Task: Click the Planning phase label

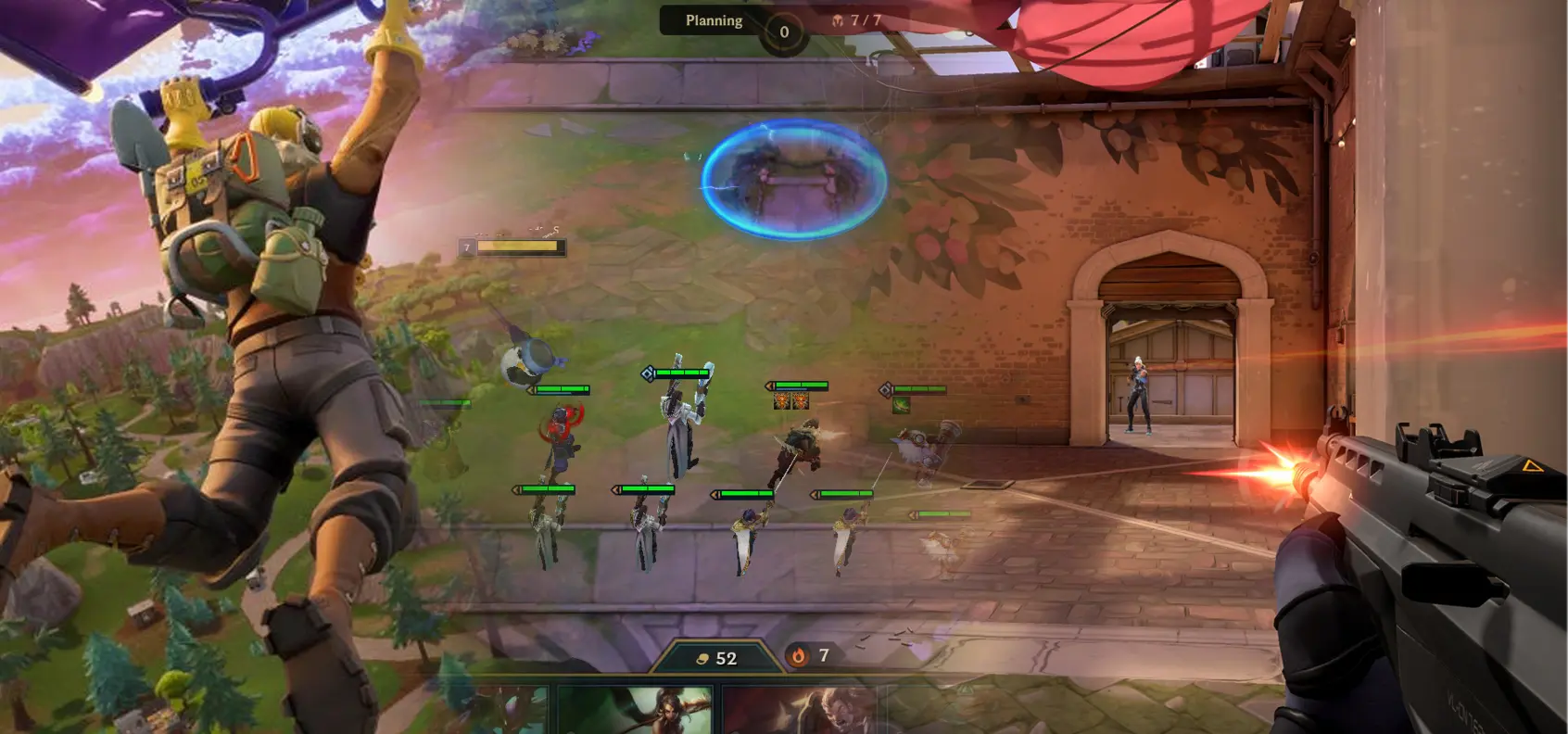Action: (x=714, y=21)
